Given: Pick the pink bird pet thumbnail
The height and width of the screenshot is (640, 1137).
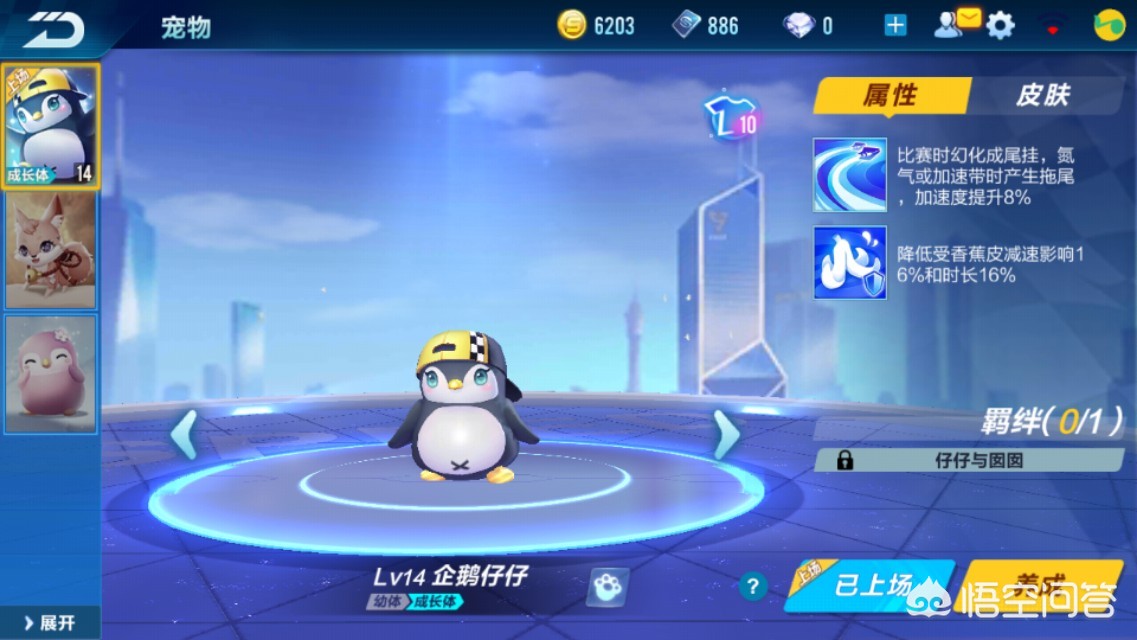Looking at the screenshot, I should click(50, 373).
